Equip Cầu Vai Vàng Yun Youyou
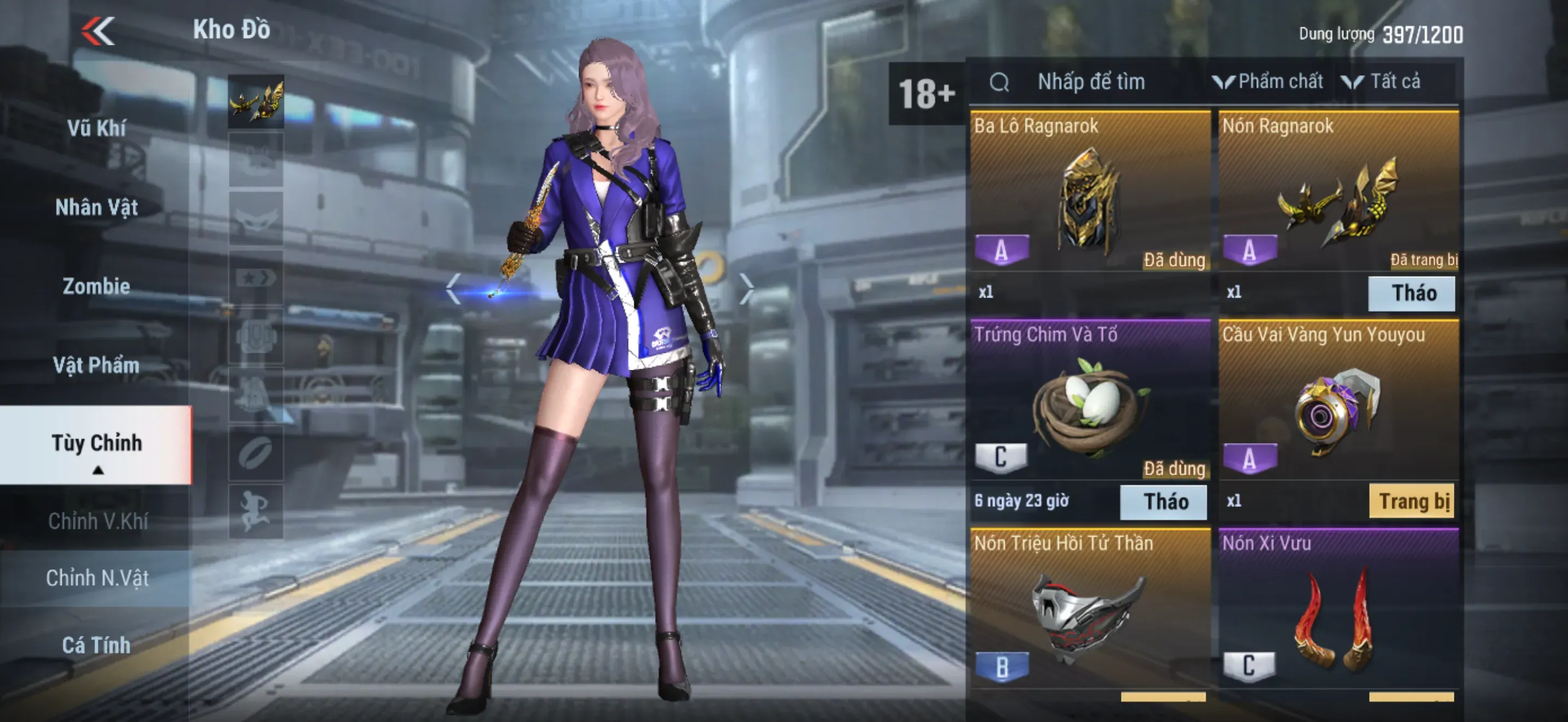Viewport: 1568px width, 722px height. point(1412,502)
